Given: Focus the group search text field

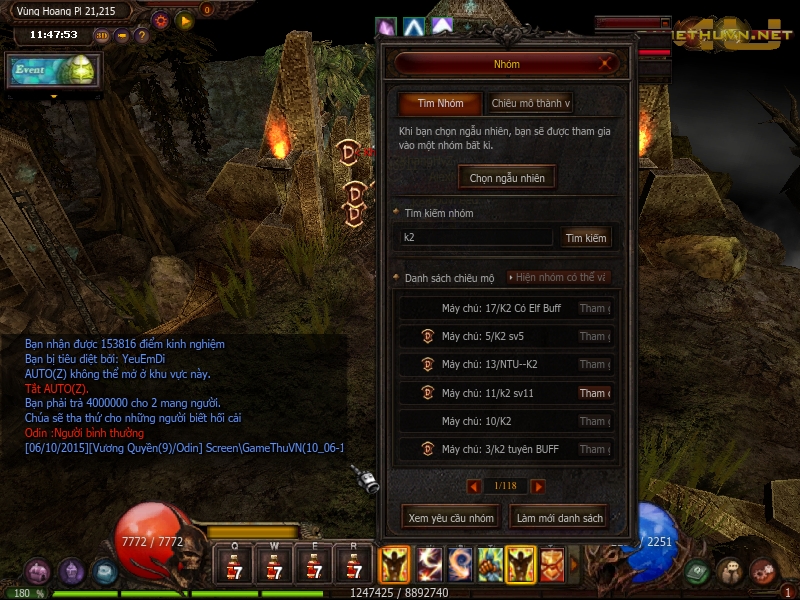Looking at the screenshot, I should tap(476, 238).
